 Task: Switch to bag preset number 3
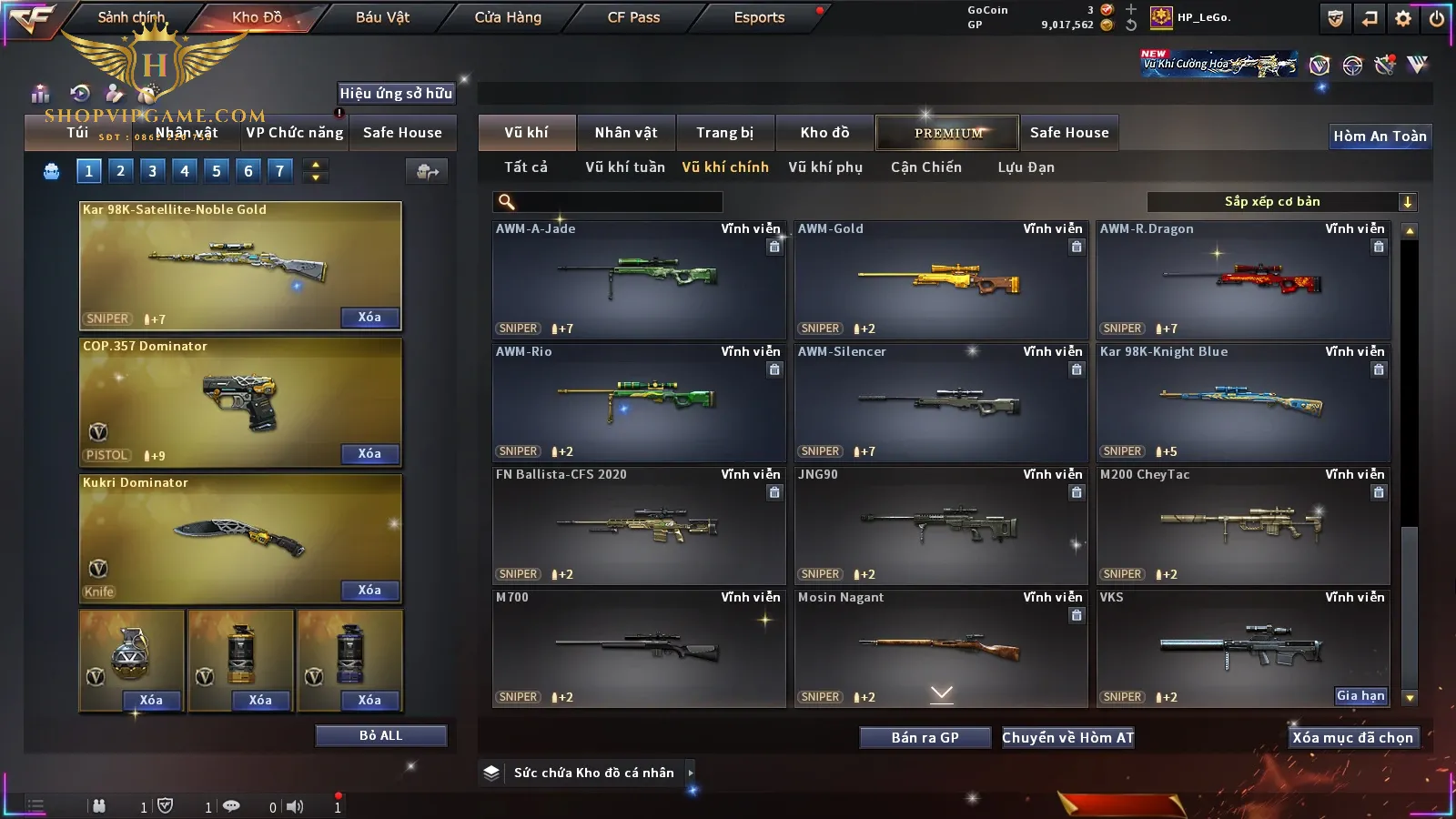(152, 171)
